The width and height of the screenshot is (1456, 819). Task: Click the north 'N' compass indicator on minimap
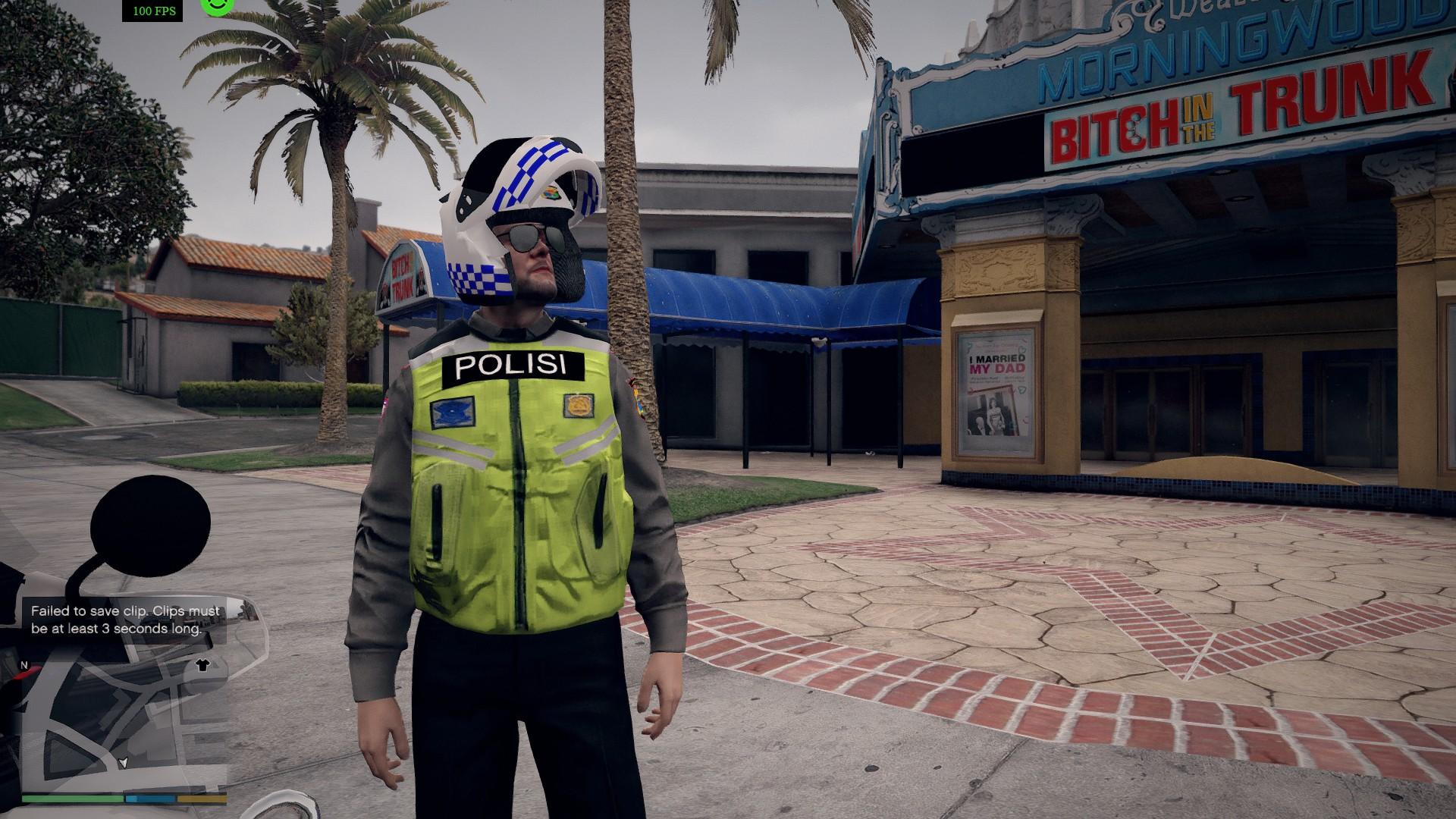point(25,665)
